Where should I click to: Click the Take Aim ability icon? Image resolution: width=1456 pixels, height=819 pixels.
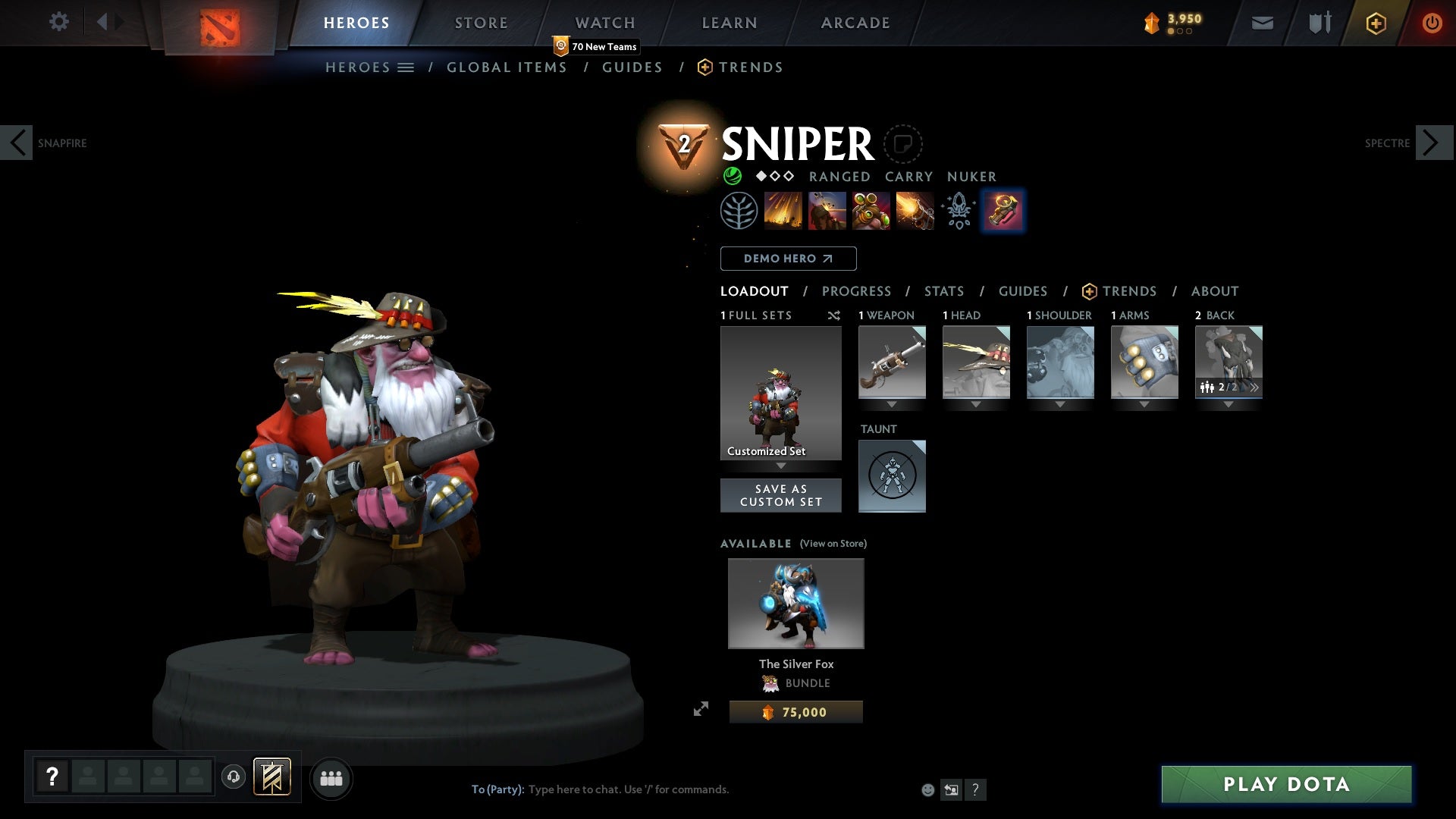[872, 211]
